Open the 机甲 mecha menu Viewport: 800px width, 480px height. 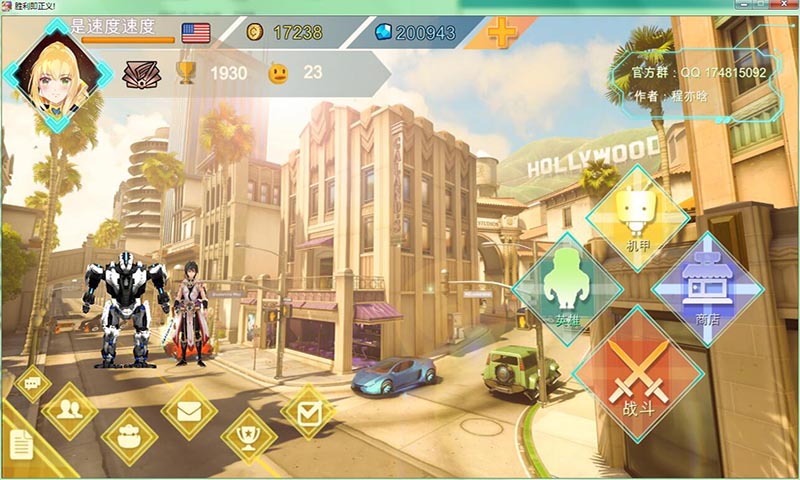638,217
